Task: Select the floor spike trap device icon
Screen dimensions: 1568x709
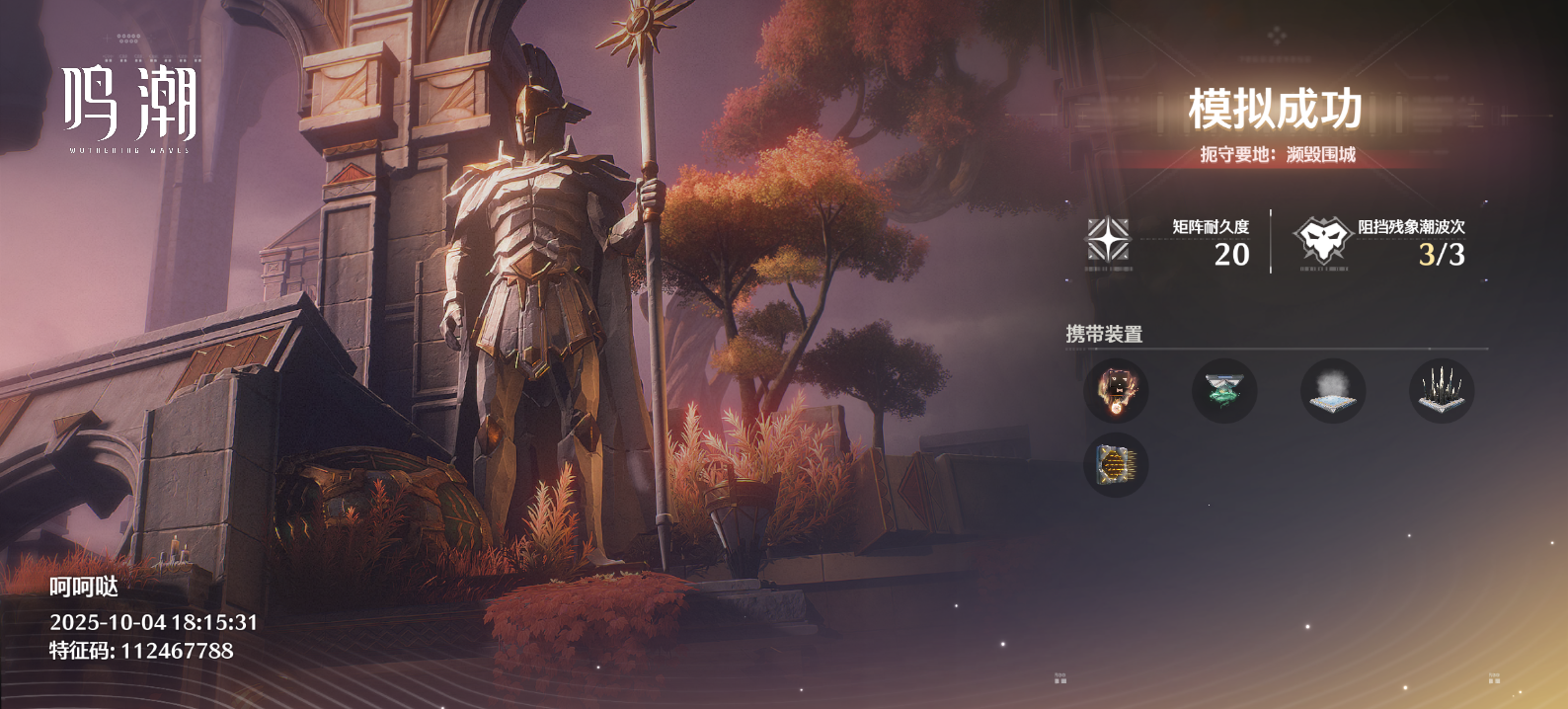Action: 1442,391
